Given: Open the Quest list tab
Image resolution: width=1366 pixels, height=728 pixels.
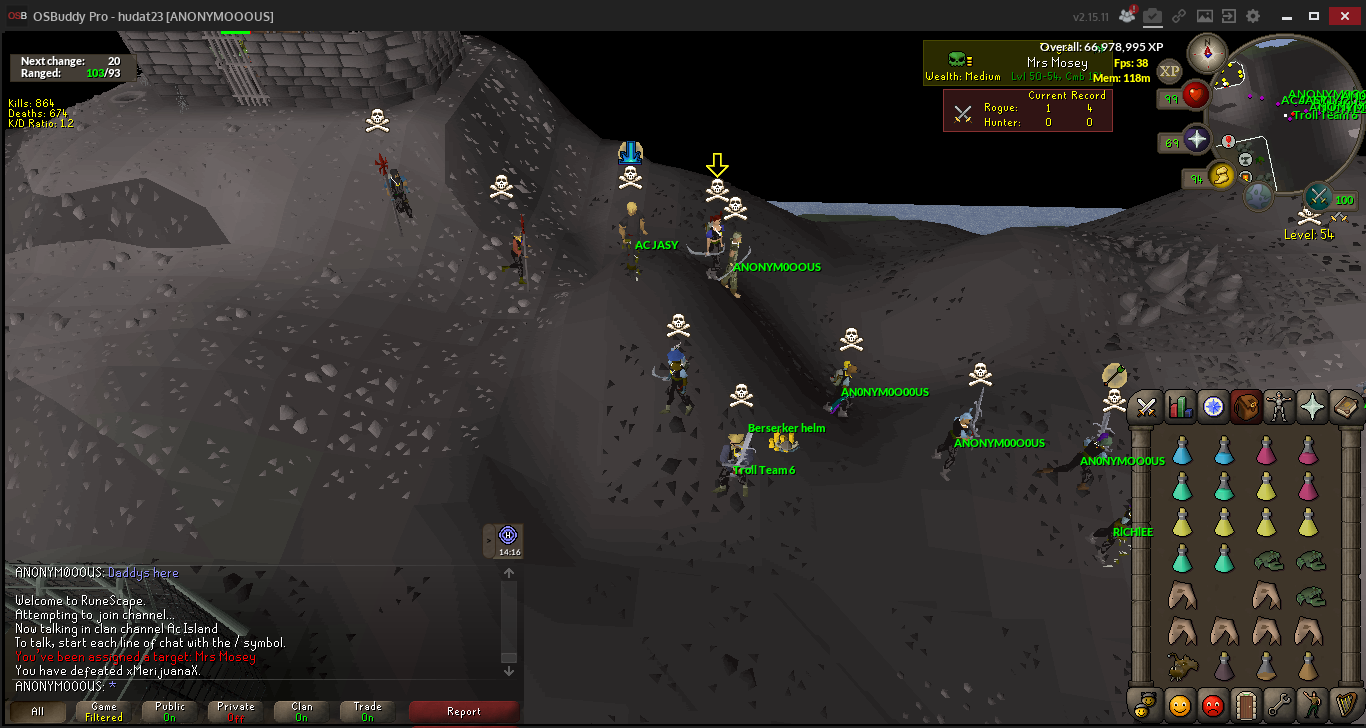Looking at the screenshot, I should (1213, 406).
